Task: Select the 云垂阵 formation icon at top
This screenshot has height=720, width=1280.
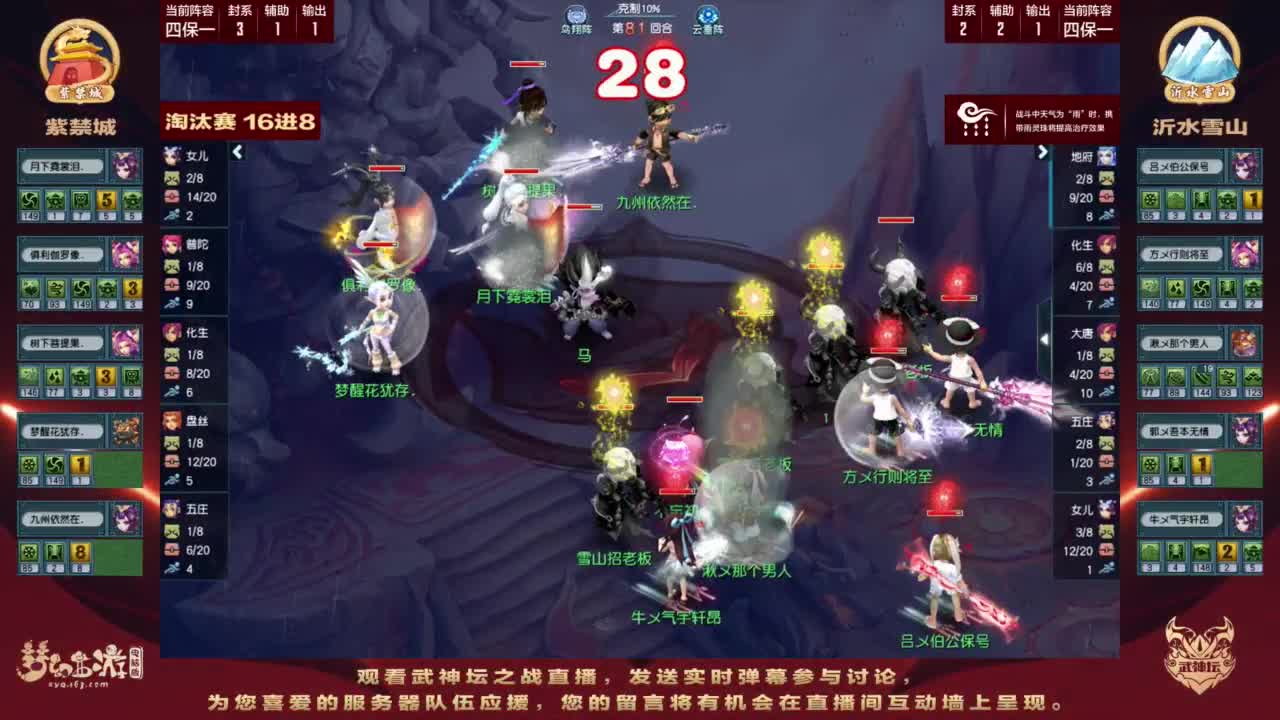Action: point(707,17)
